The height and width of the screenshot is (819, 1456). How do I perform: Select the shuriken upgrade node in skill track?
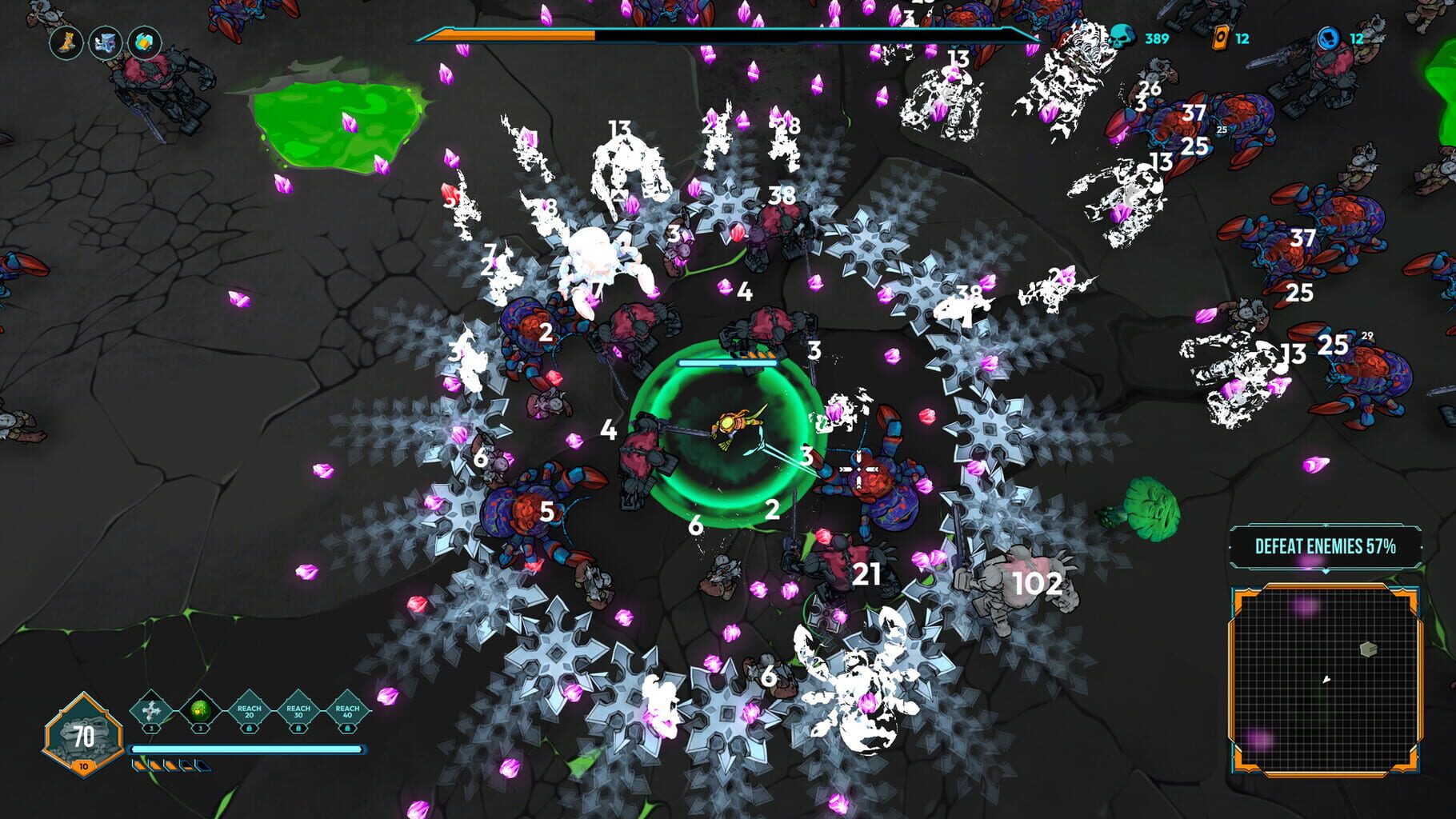[x=150, y=710]
